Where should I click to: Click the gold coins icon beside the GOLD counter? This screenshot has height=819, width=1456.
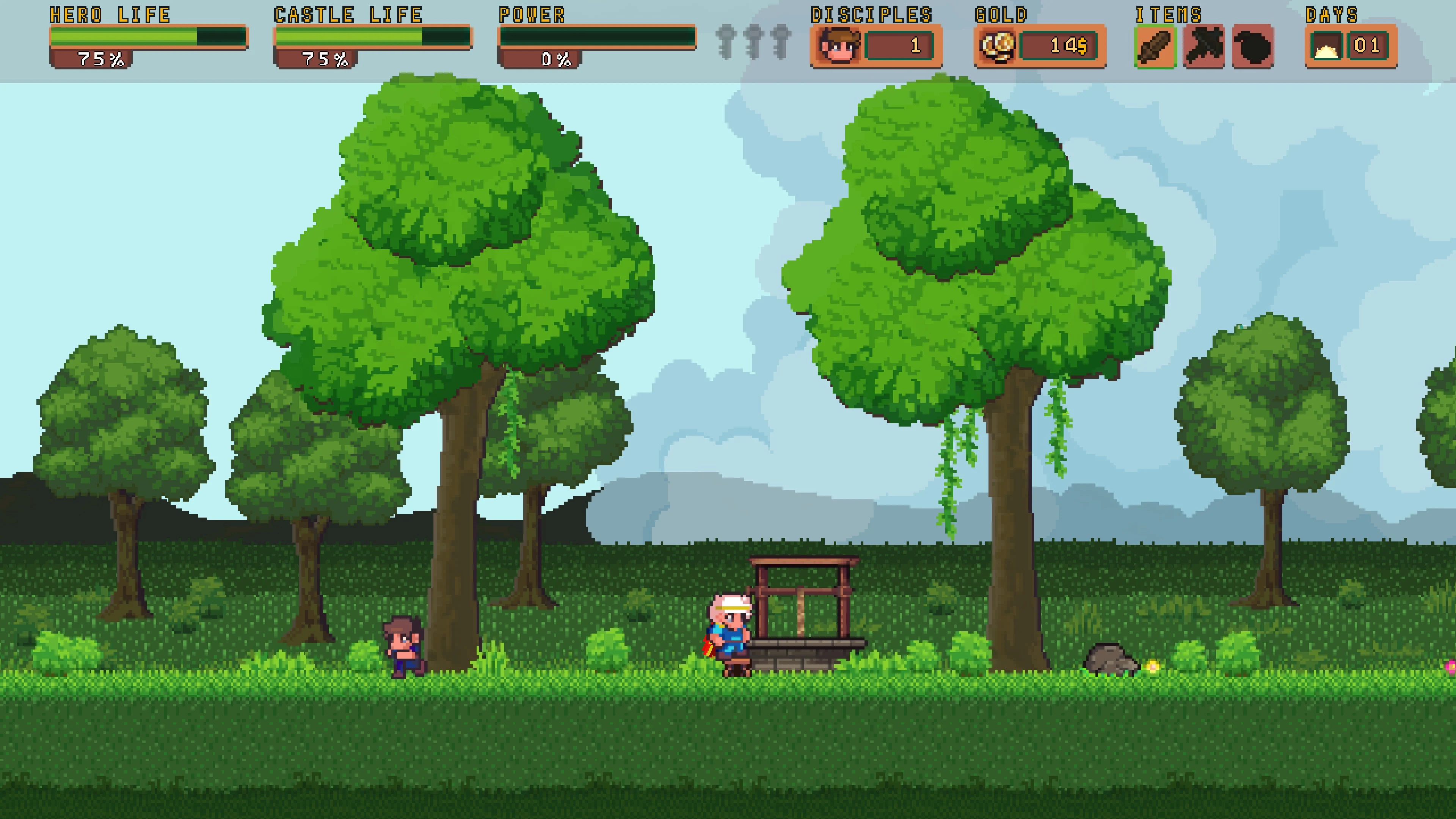tap(998, 45)
